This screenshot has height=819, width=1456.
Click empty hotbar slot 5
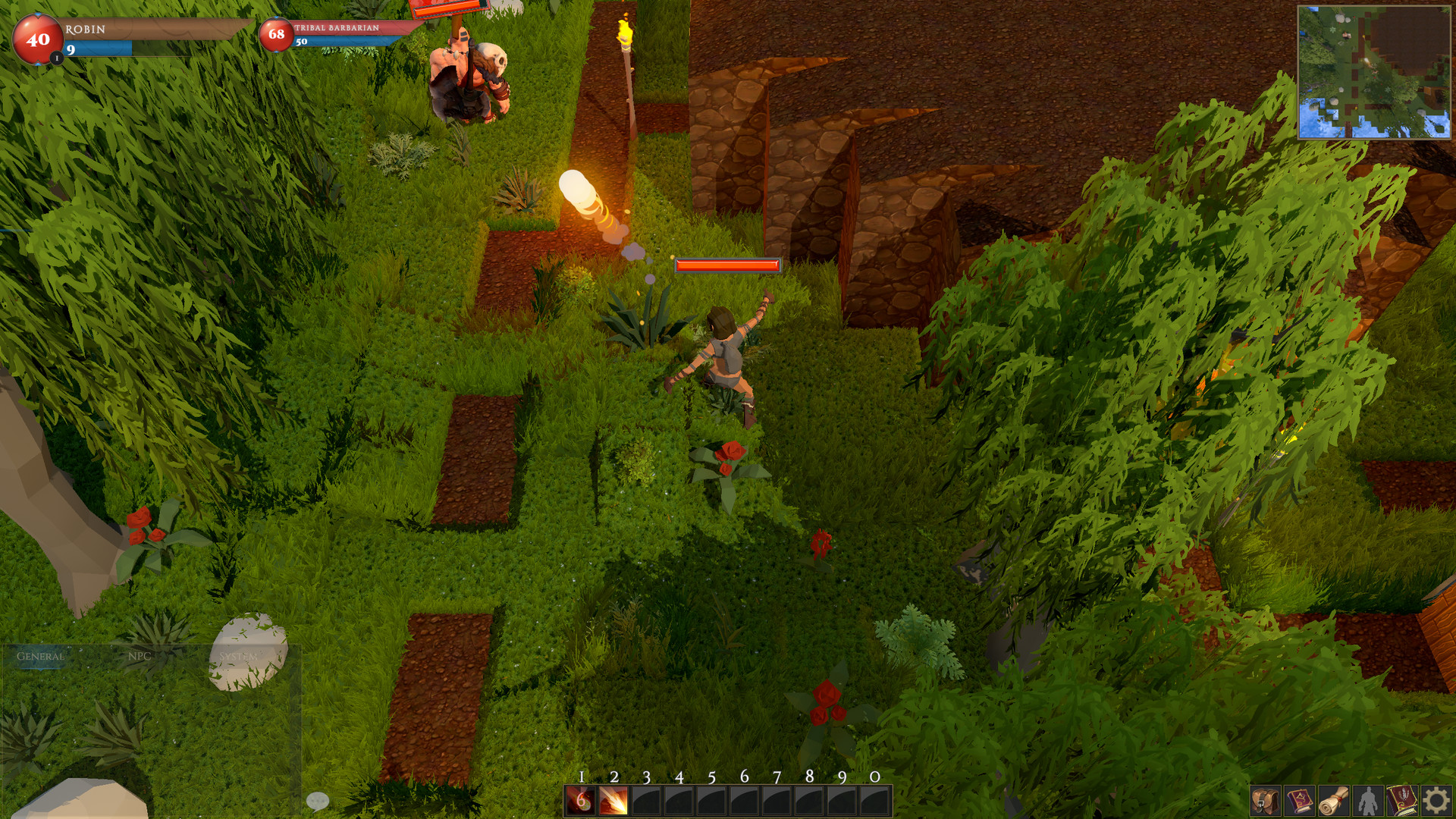coord(711,800)
